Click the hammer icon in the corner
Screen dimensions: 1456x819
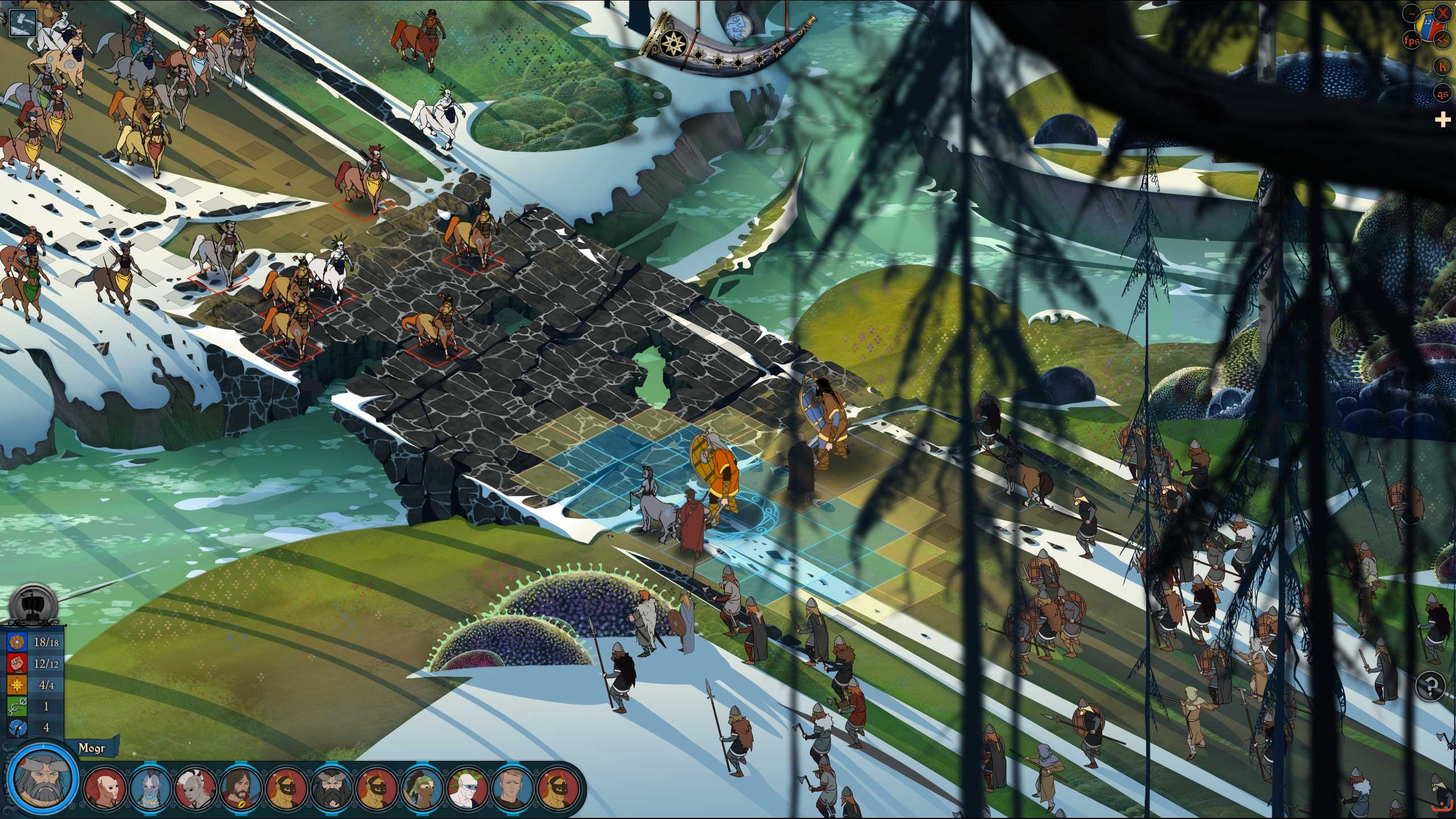22,22
